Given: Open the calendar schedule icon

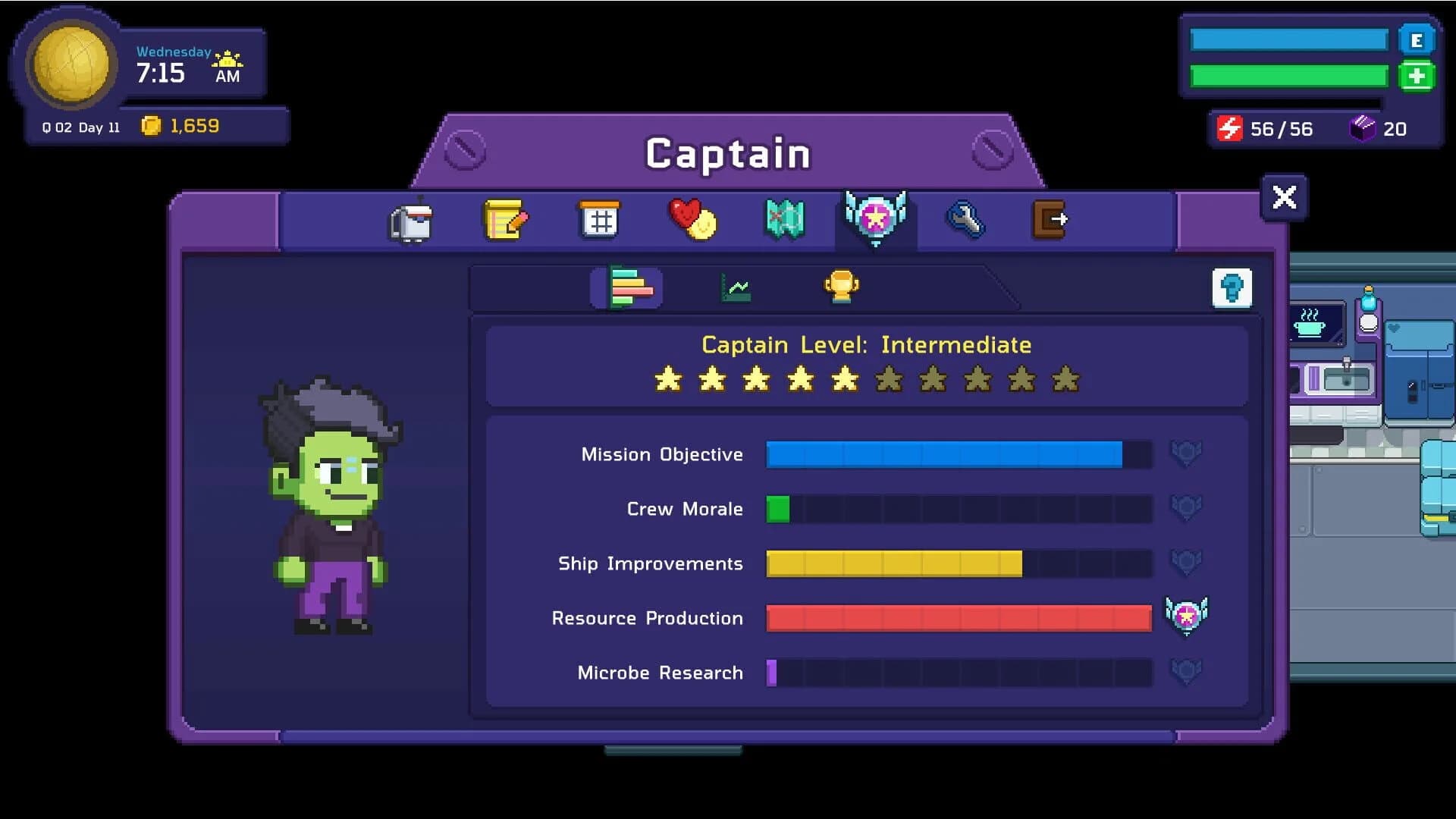Looking at the screenshot, I should tap(599, 220).
